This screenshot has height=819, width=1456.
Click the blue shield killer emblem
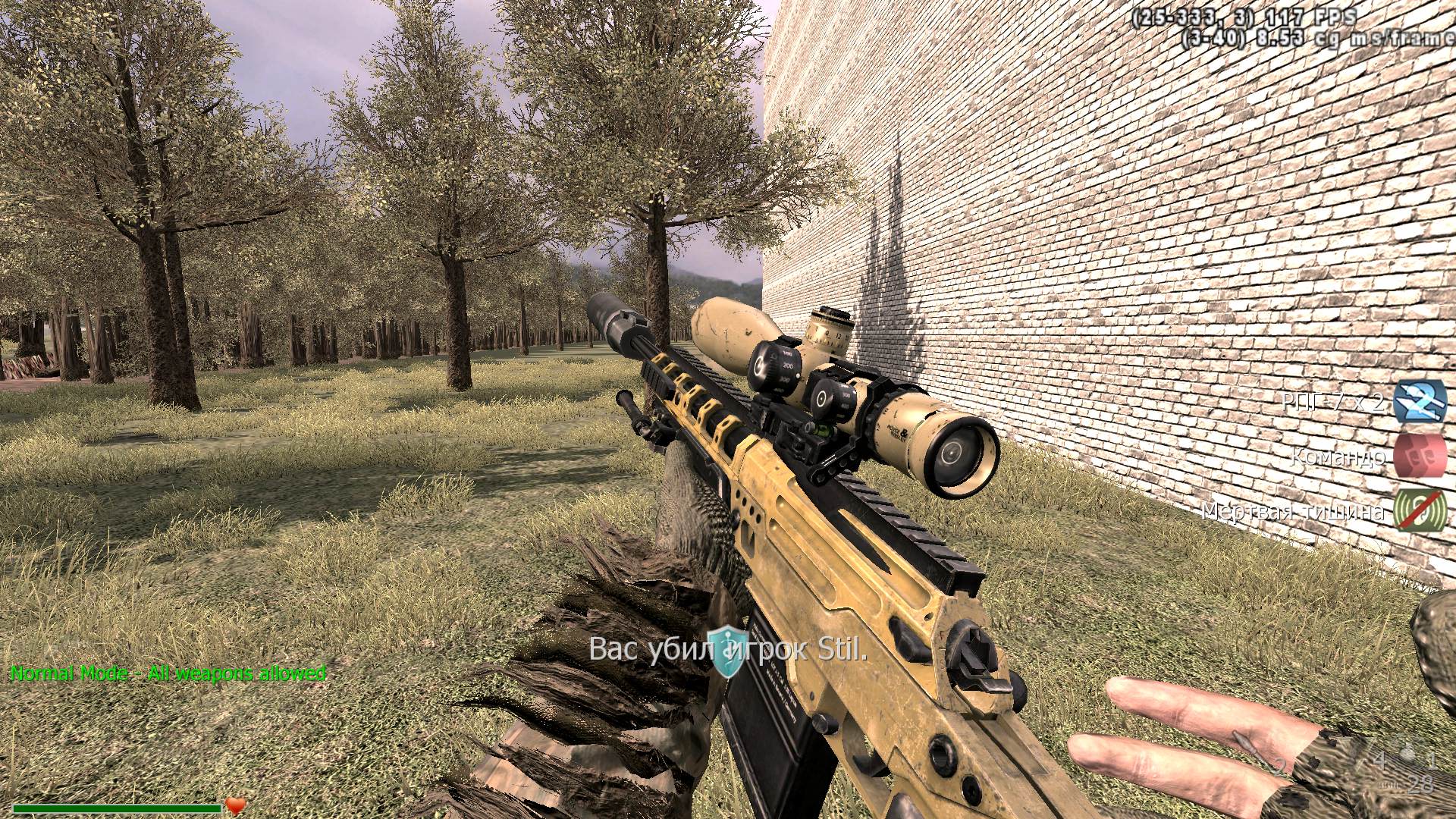click(x=726, y=651)
